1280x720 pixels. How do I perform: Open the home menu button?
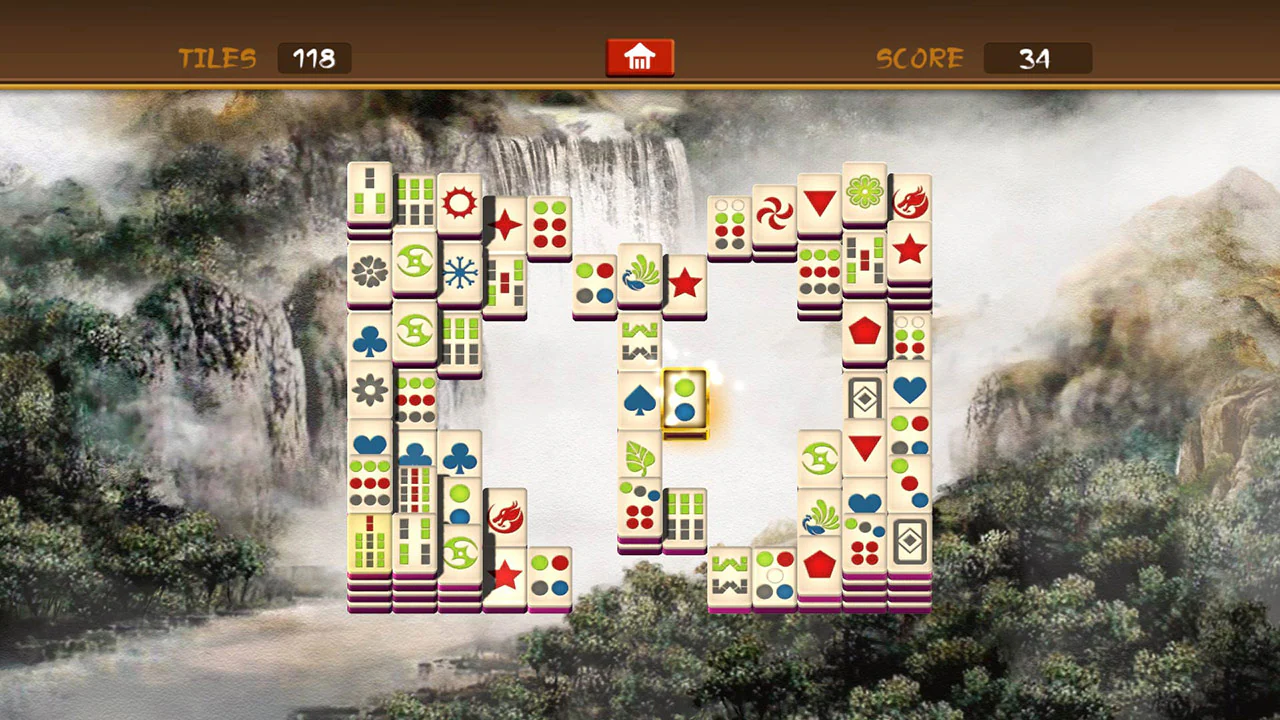coord(640,57)
